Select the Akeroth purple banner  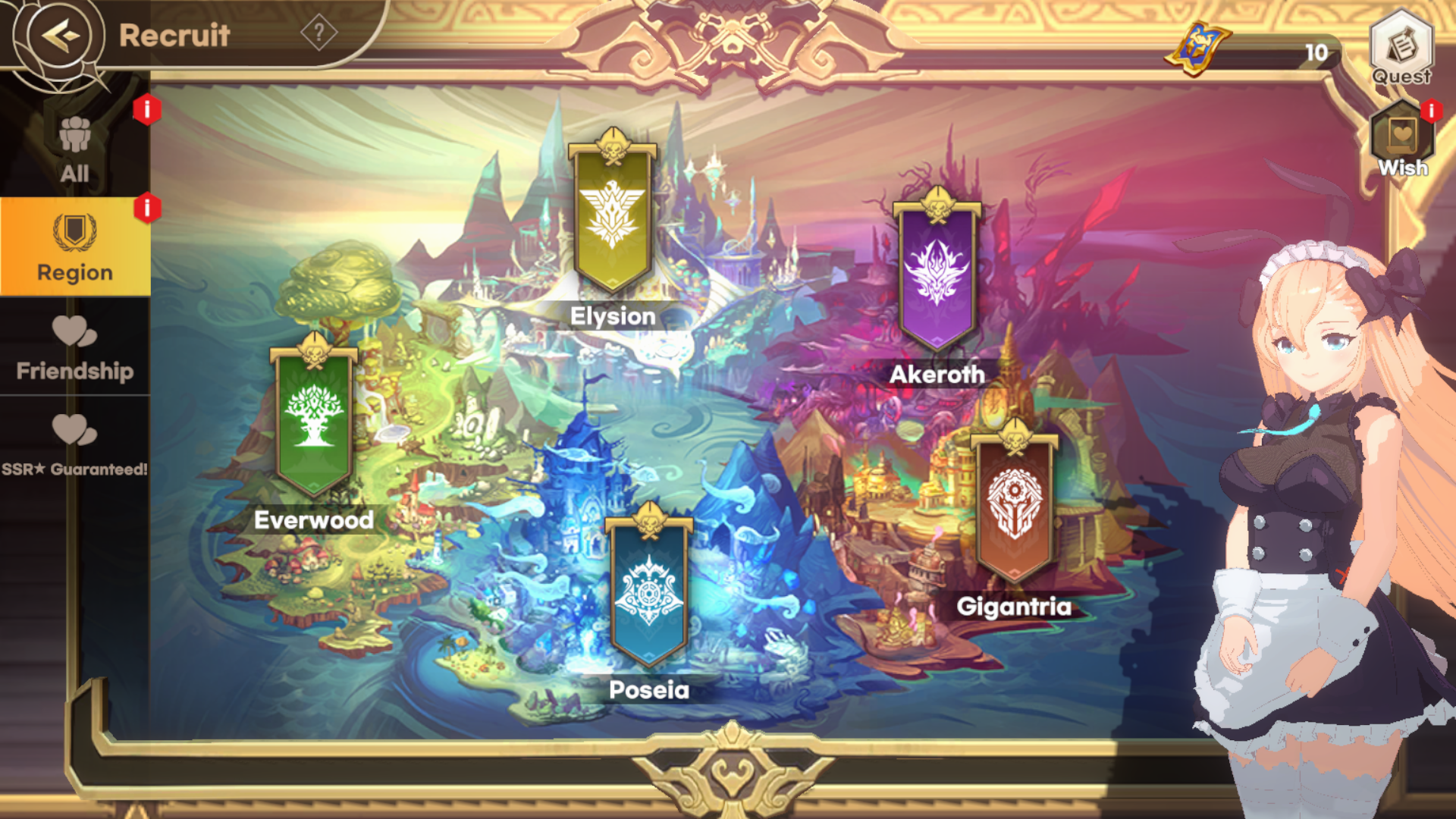tap(937, 275)
